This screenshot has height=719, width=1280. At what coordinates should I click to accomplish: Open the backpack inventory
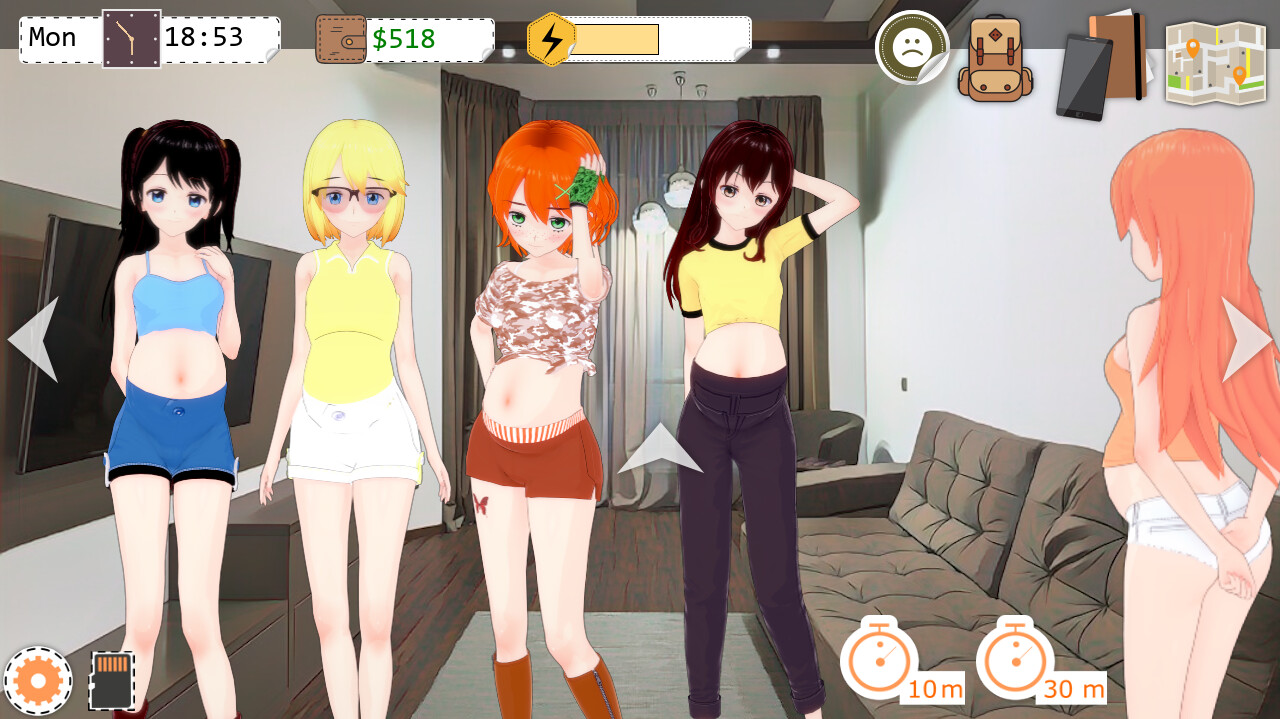point(994,59)
